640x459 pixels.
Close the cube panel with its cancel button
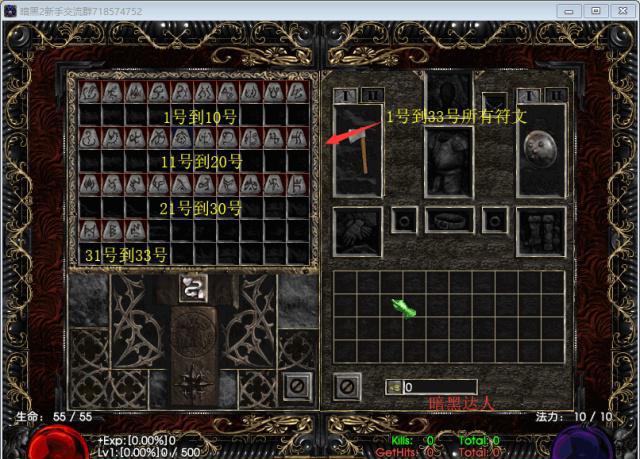point(294,384)
